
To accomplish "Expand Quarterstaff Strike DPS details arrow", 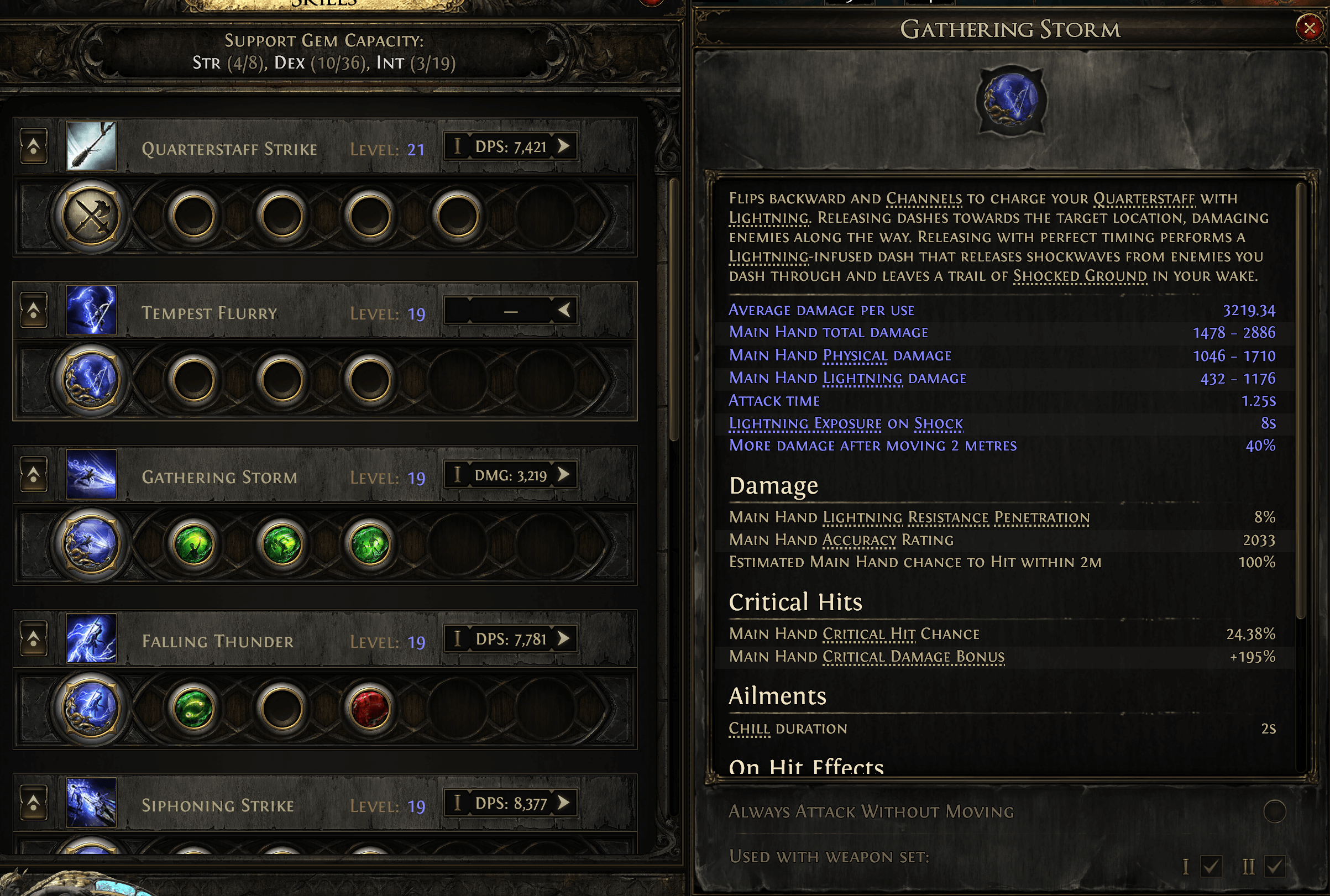I will [564, 146].
